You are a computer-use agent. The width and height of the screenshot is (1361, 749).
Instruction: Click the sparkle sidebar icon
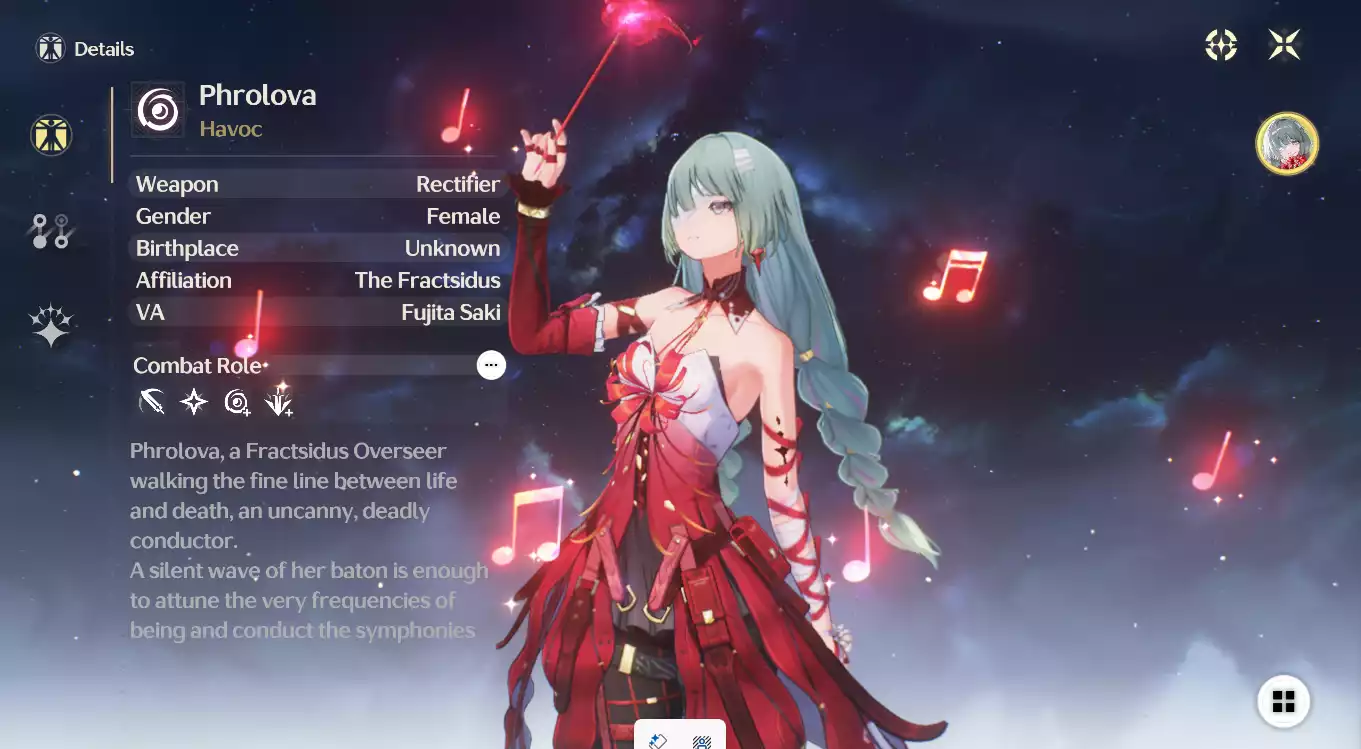[x=51, y=322]
